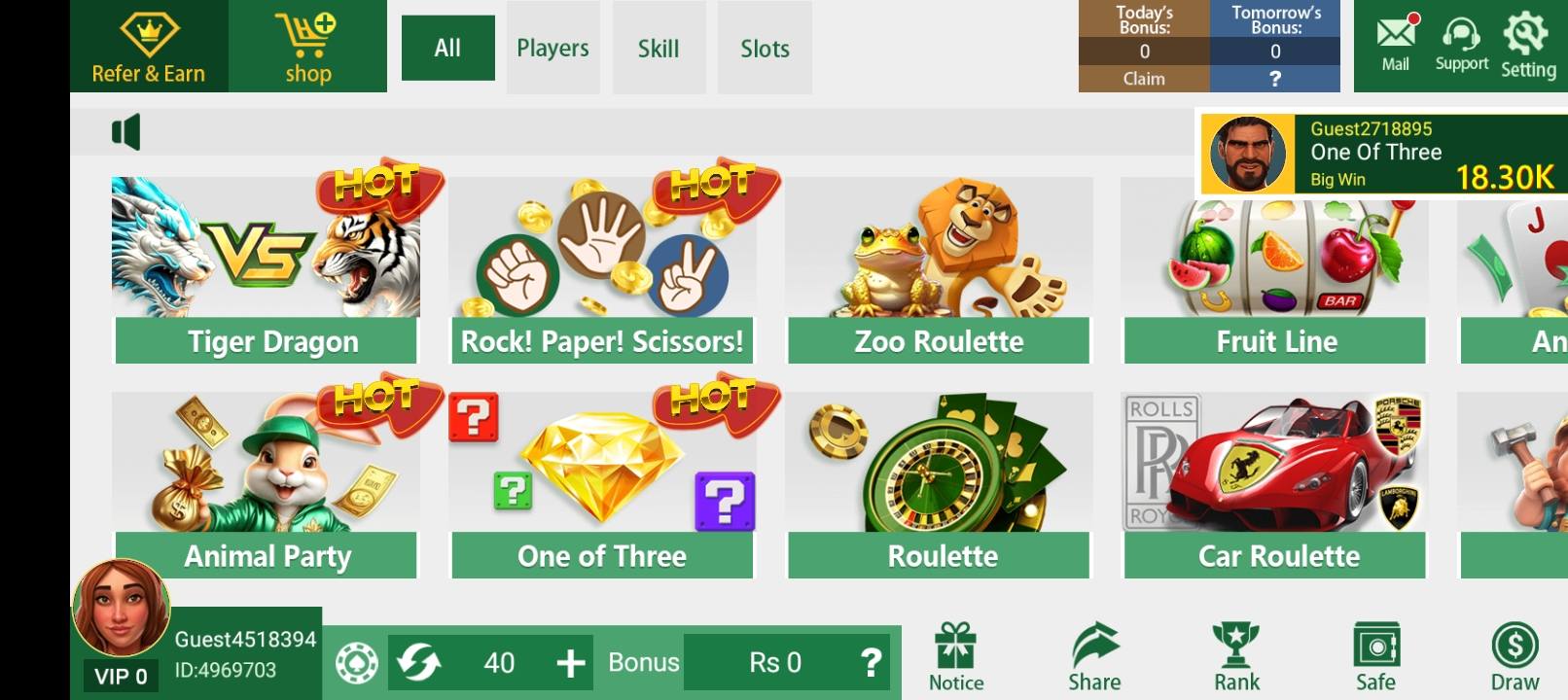Open the Notice gift box
1568x700 pixels.
(x=956, y=647)
